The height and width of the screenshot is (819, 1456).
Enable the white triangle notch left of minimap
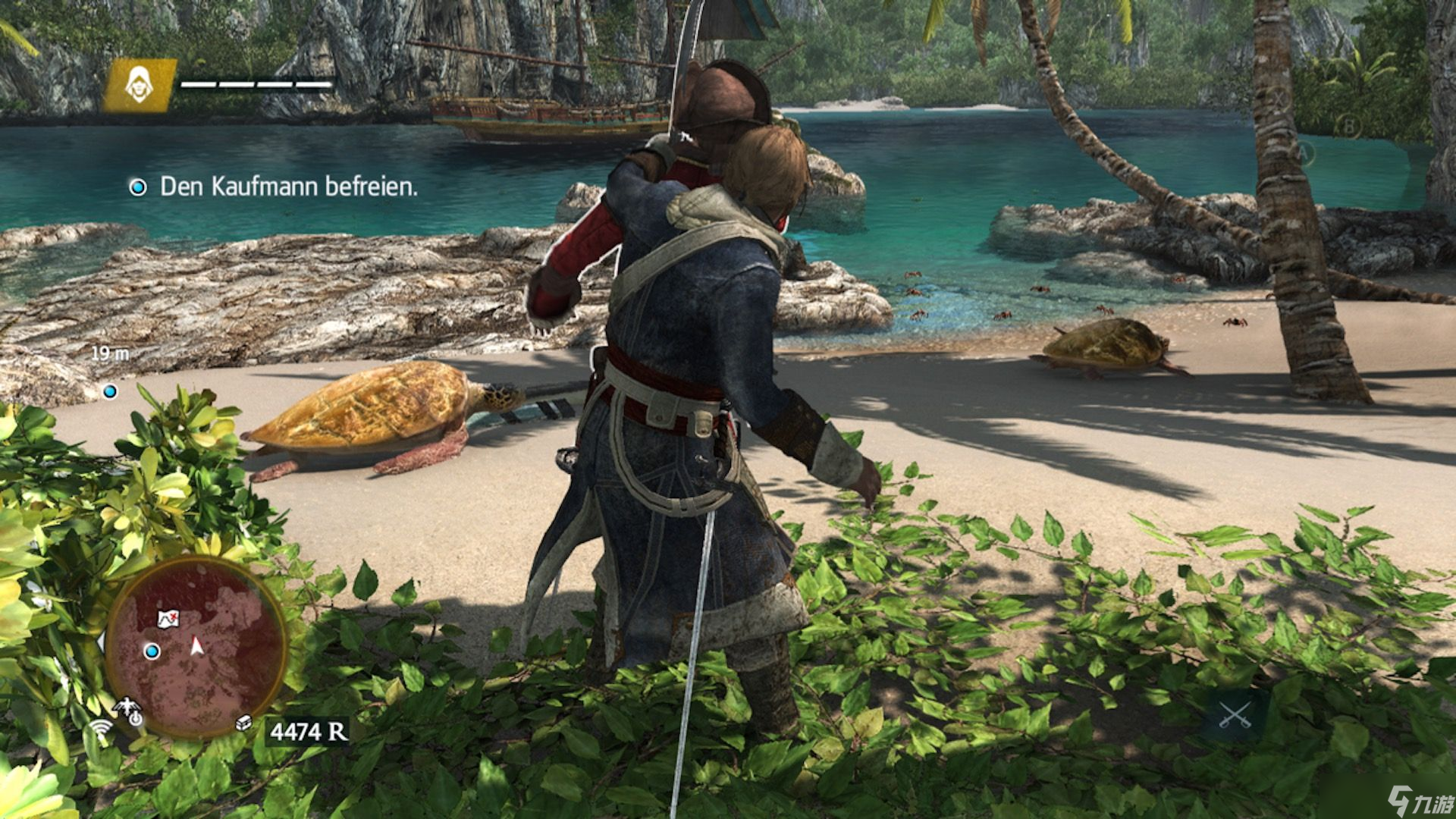102,642
